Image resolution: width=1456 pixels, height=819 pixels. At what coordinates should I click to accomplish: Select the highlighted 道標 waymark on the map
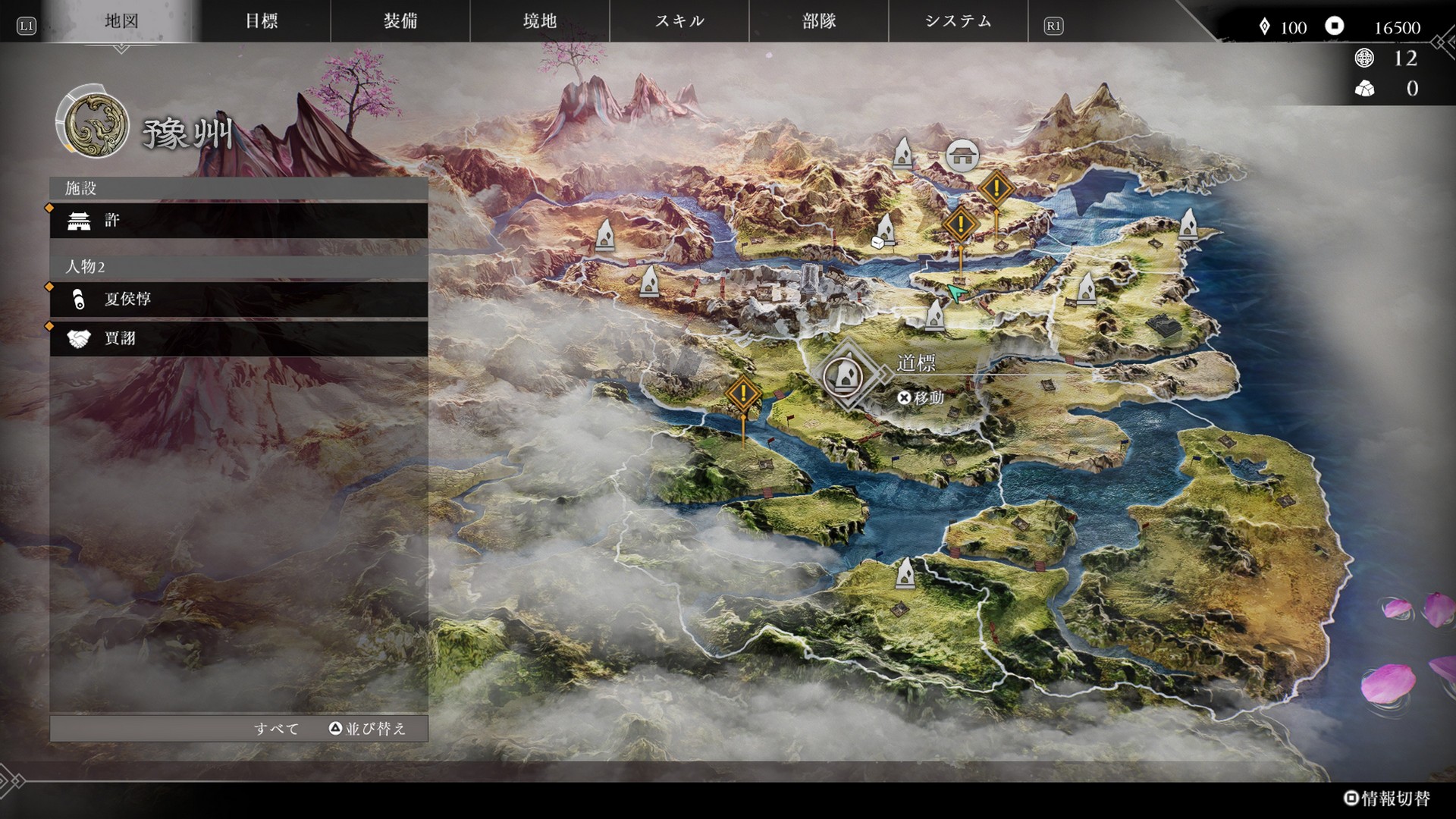[x=843, y=375]
